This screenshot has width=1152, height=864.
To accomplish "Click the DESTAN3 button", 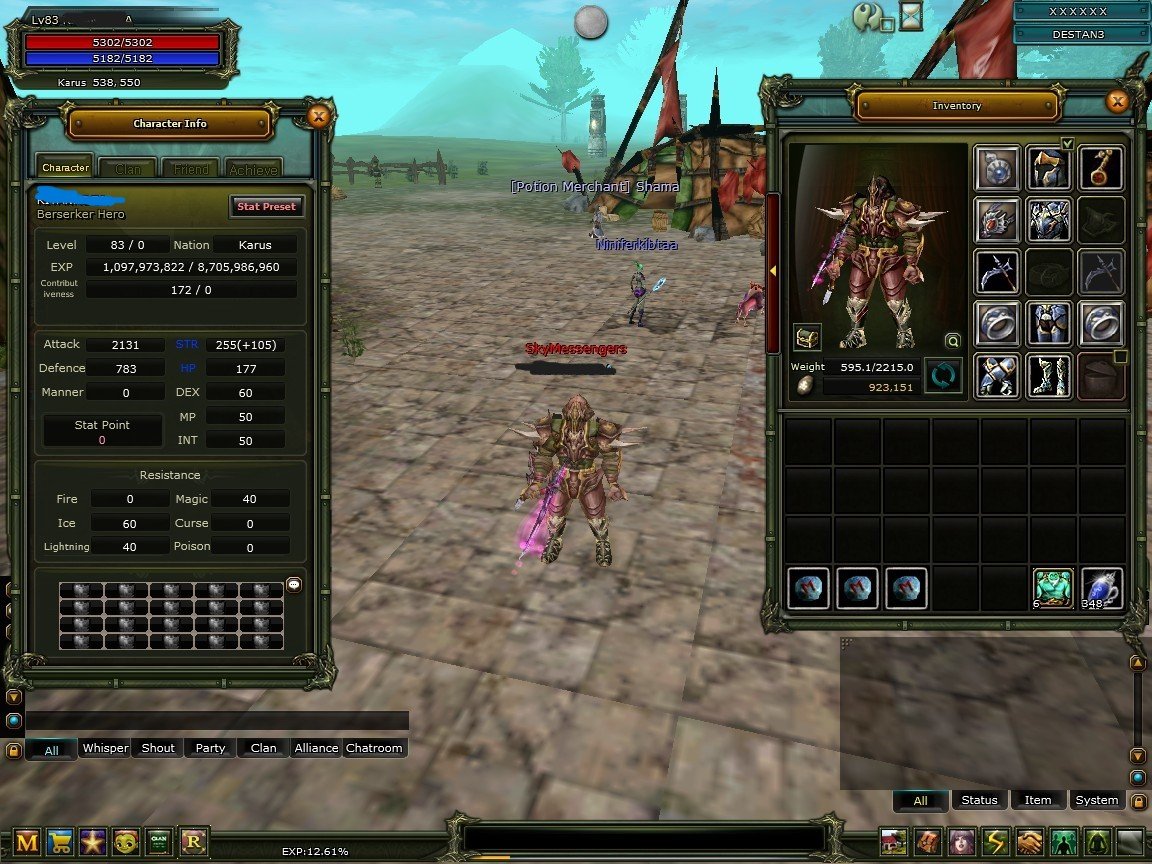I will point(1077,34).
